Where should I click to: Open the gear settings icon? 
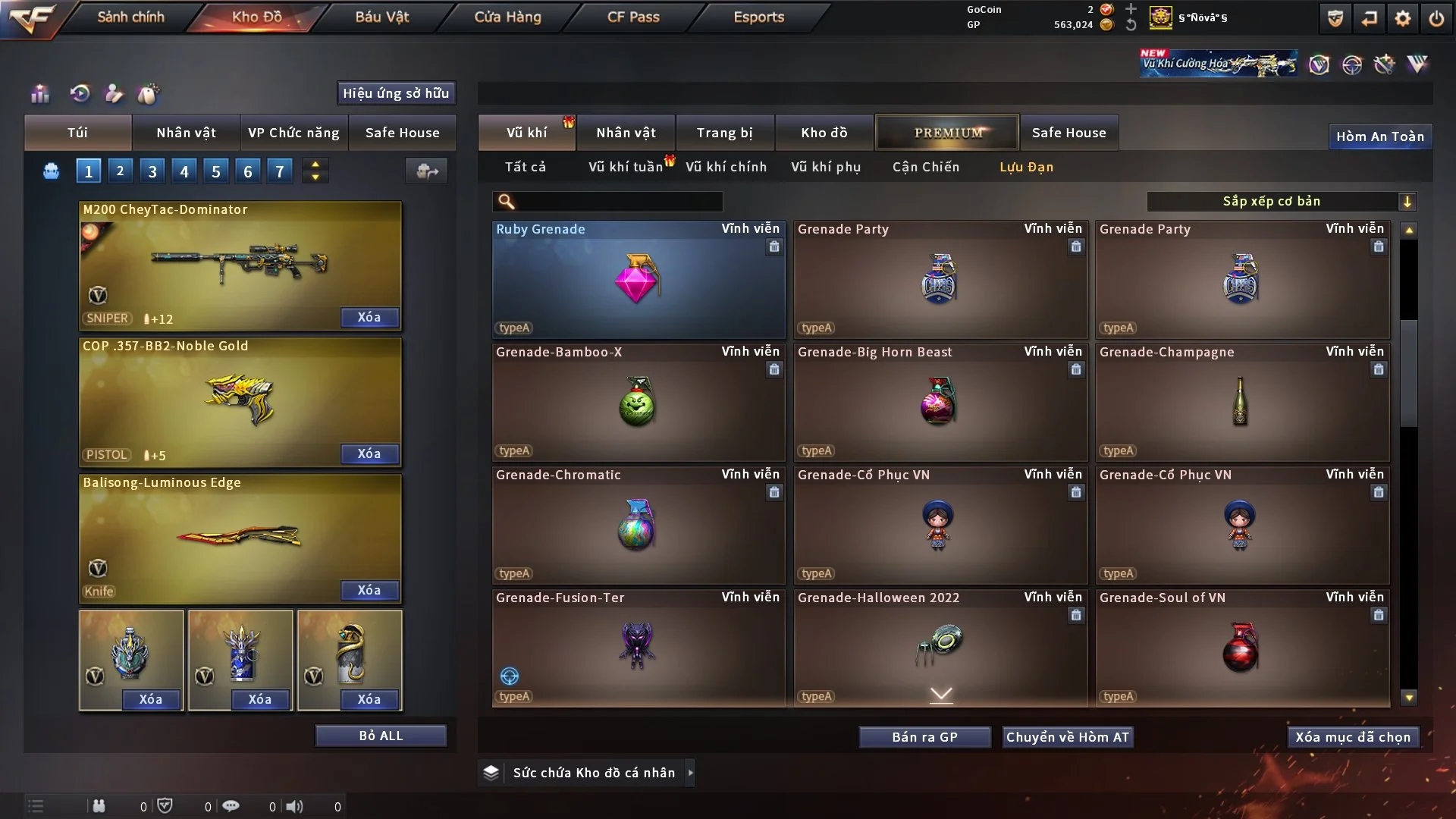(x=1403, y=18)
